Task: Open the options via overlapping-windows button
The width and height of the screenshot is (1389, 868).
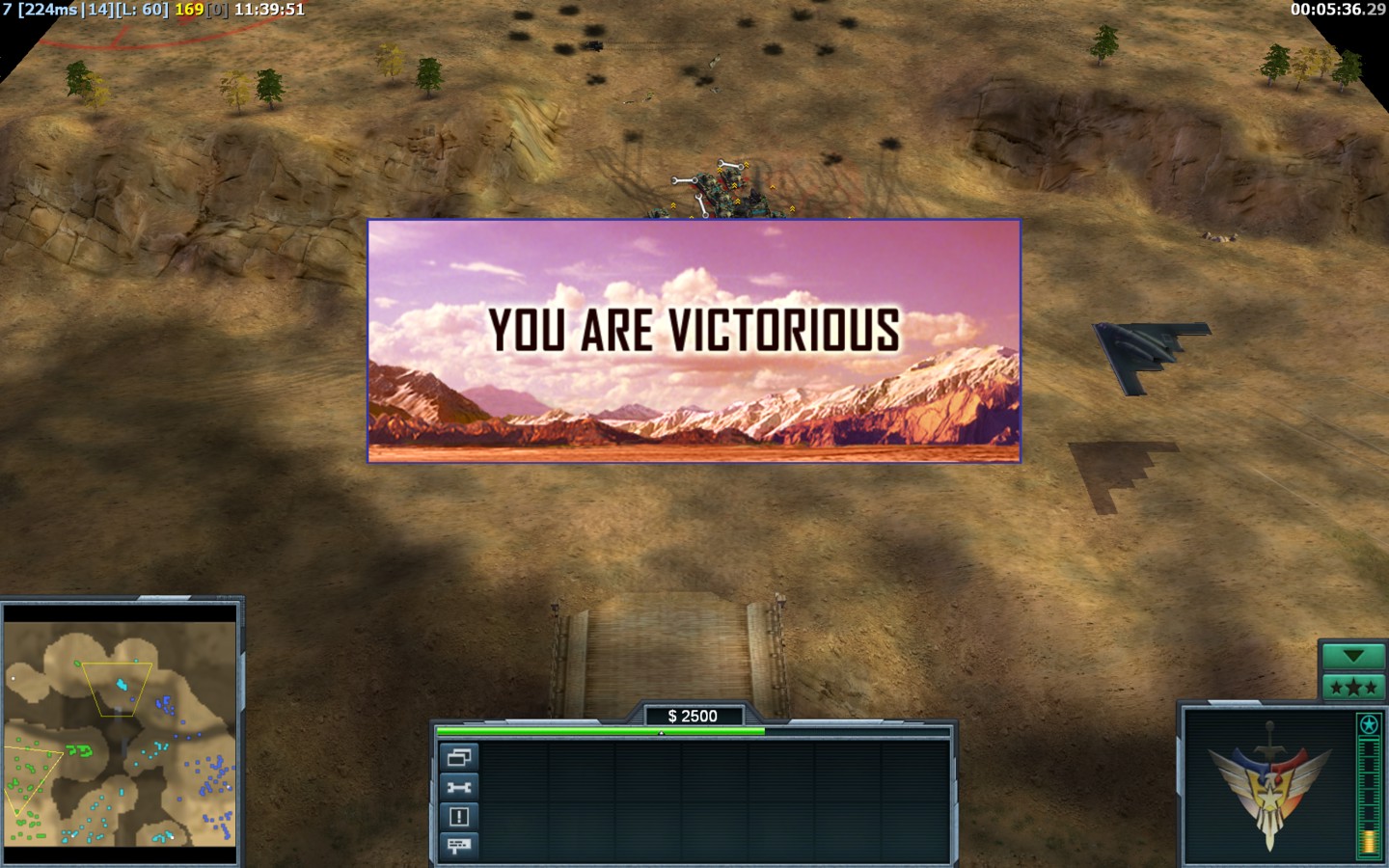Action: [x=458, y=757]
